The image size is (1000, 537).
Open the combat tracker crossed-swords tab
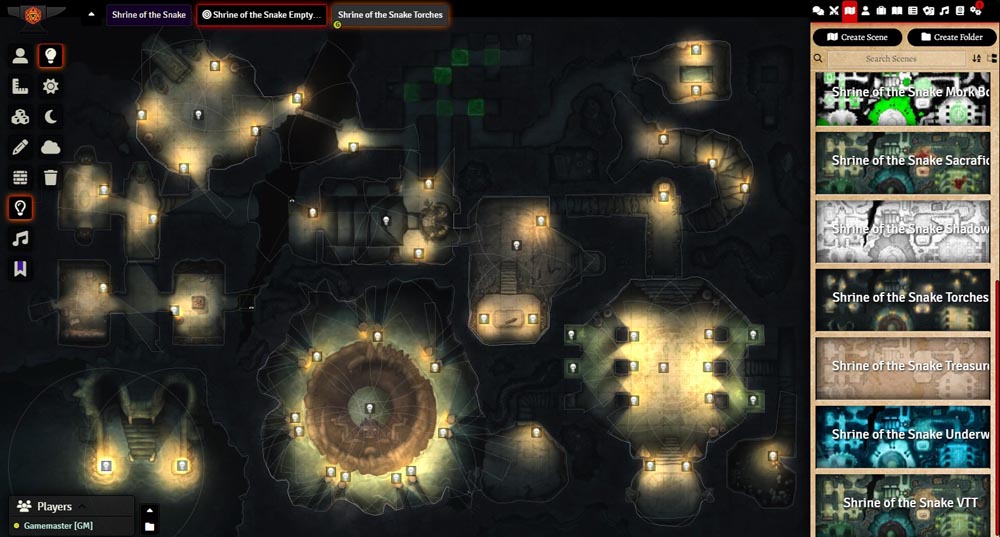tap(834, 10)
